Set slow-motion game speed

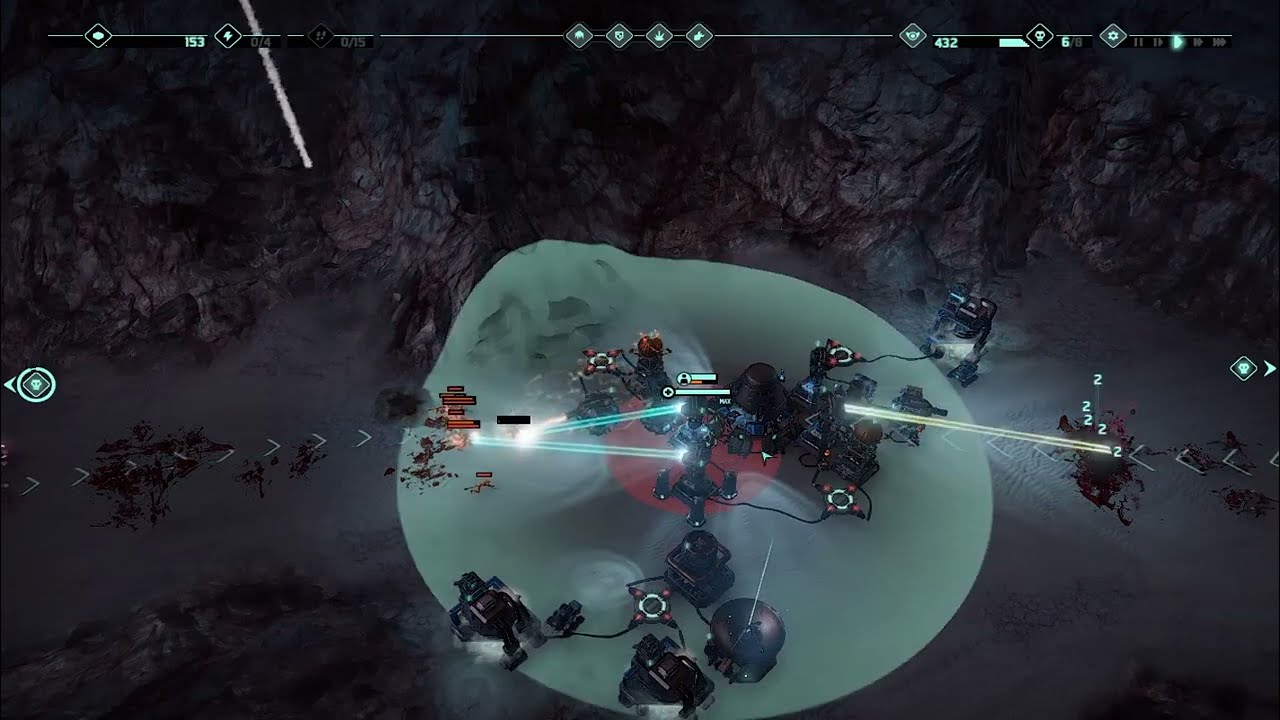point(1158,42)
